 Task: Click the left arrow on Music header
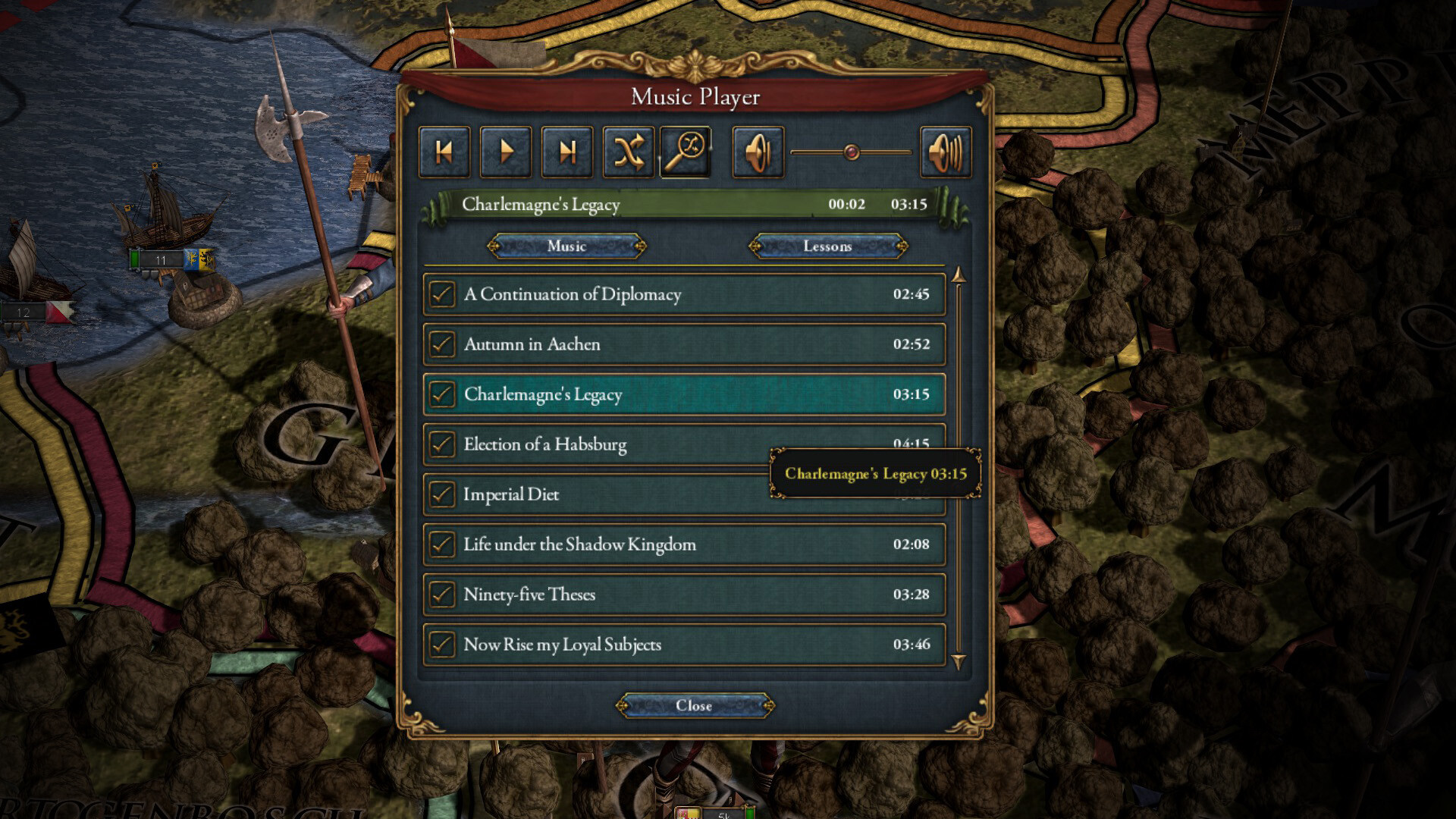[494, 246]
